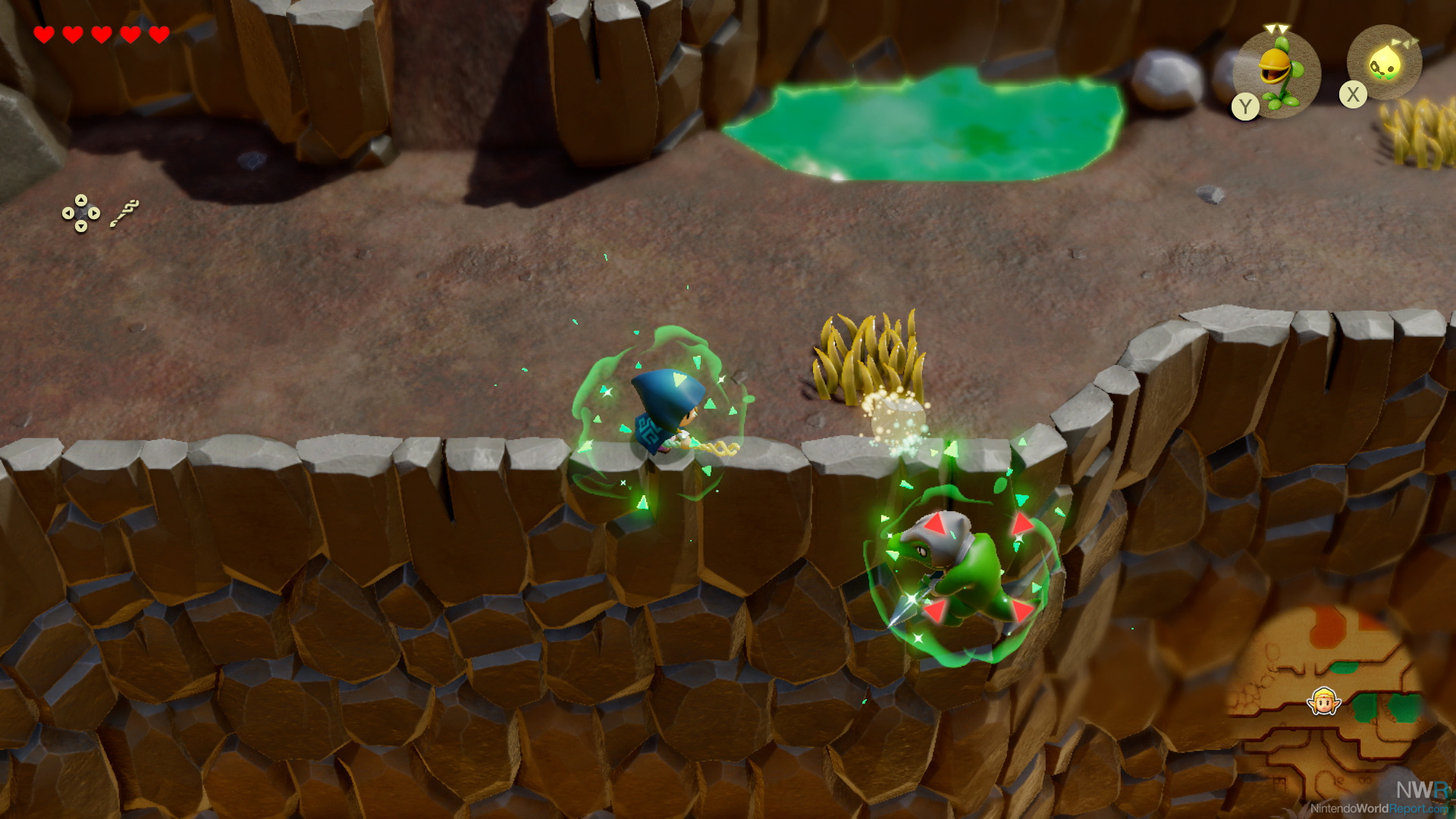Click Zelda's head marker on the minimap
The image size is (1456, 819).
click(1324, 701)
